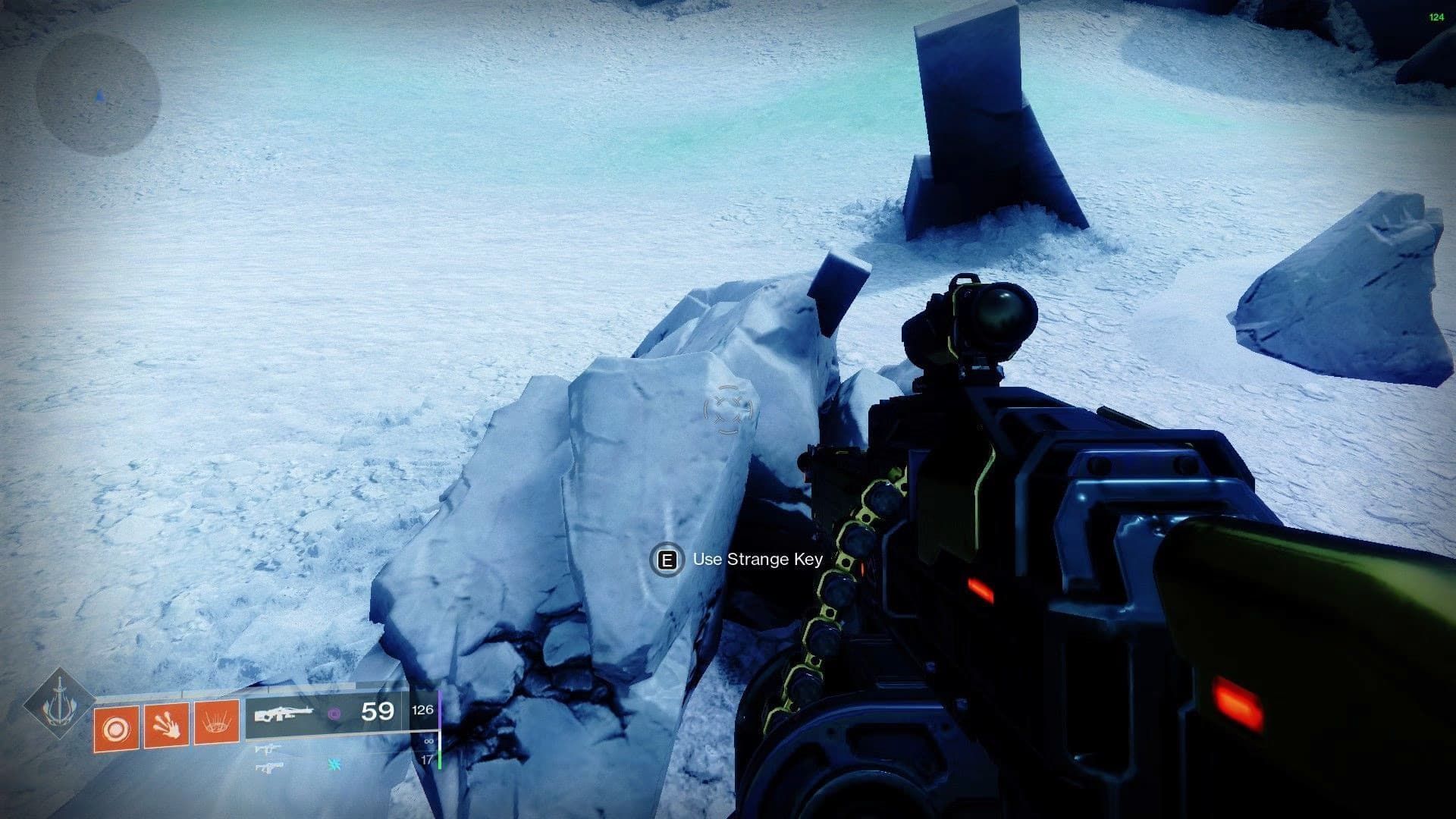Click the purple kinetic damage-type orb icon
Viewport: 1456px width, 819px height.
(x=335, y=714)
